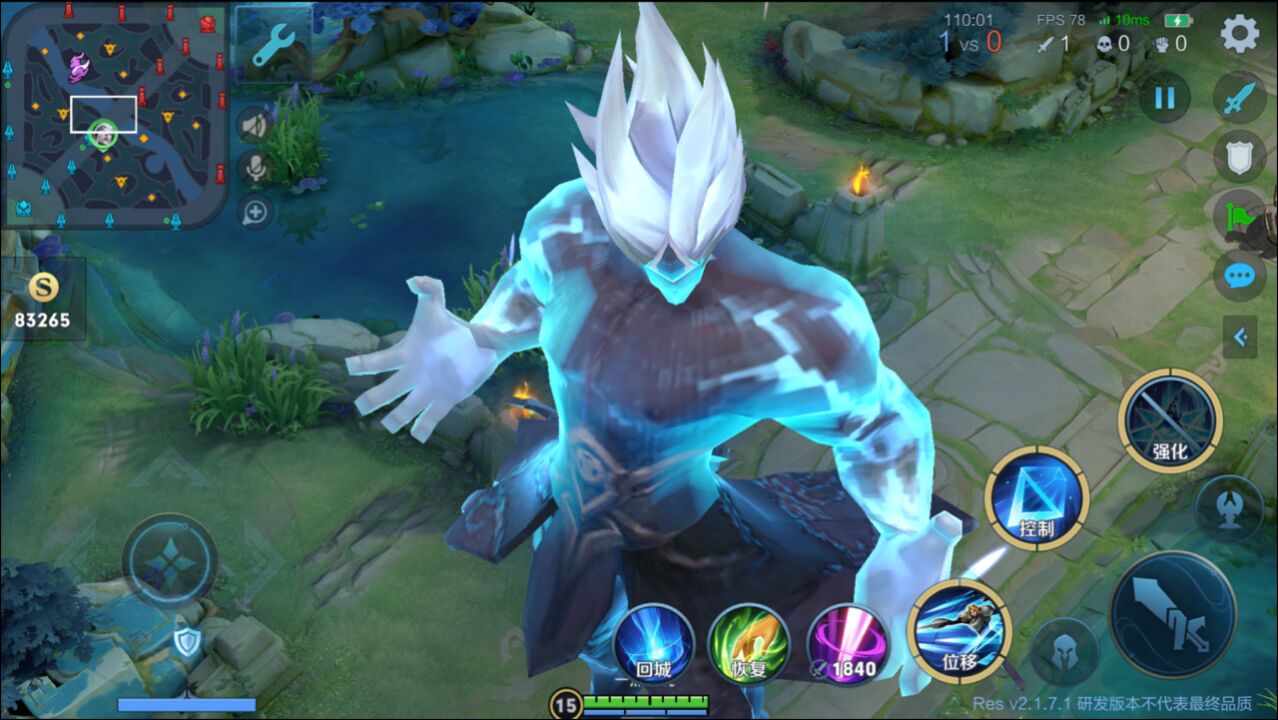Image resolution: width=1278 pixels, height=720 pixels.
Task: Tap the white shield defend signal icon
Action: click(1240, 158)
